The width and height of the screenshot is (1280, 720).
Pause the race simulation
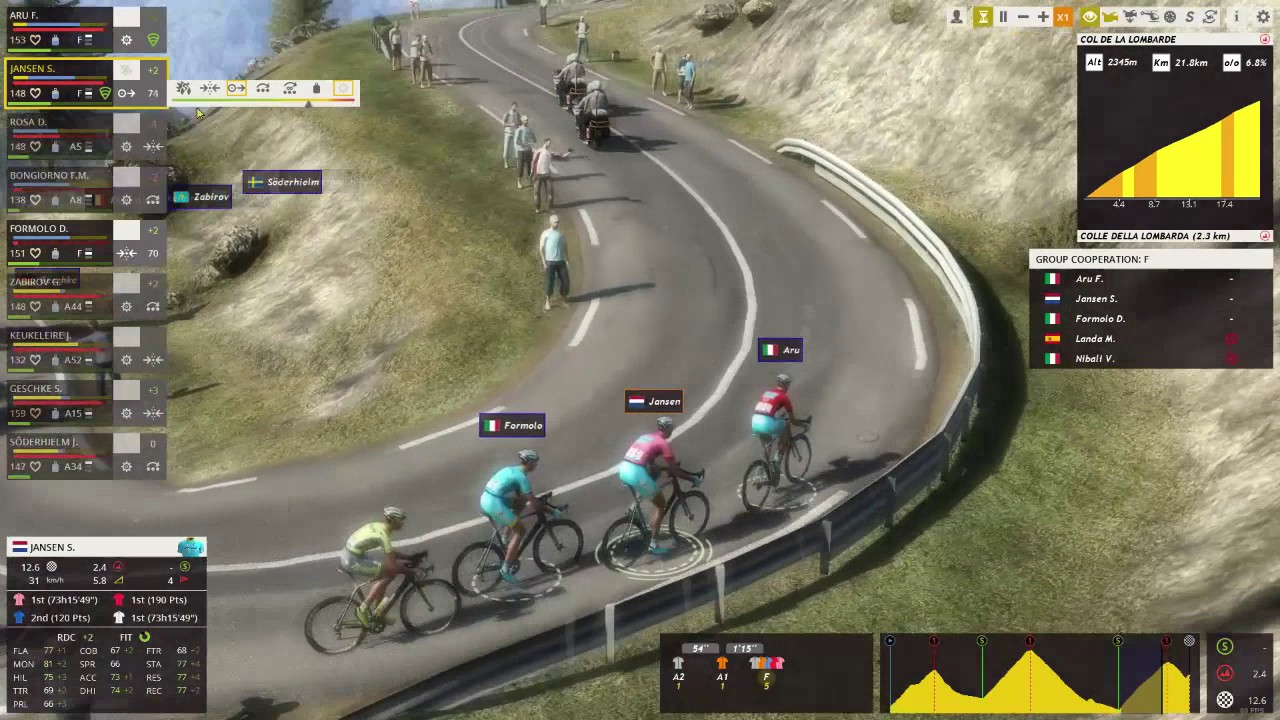tap(1003, 17)
